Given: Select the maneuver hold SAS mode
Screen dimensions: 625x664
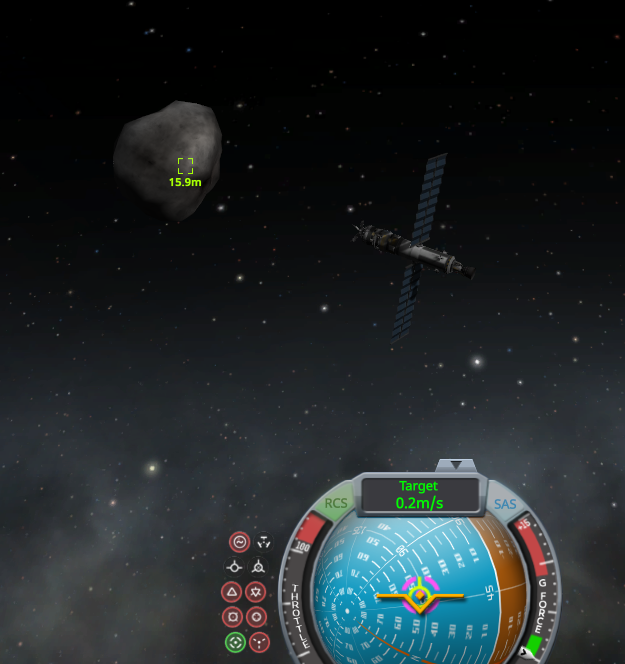Looking at the screenshot, I should pos(263,542).
